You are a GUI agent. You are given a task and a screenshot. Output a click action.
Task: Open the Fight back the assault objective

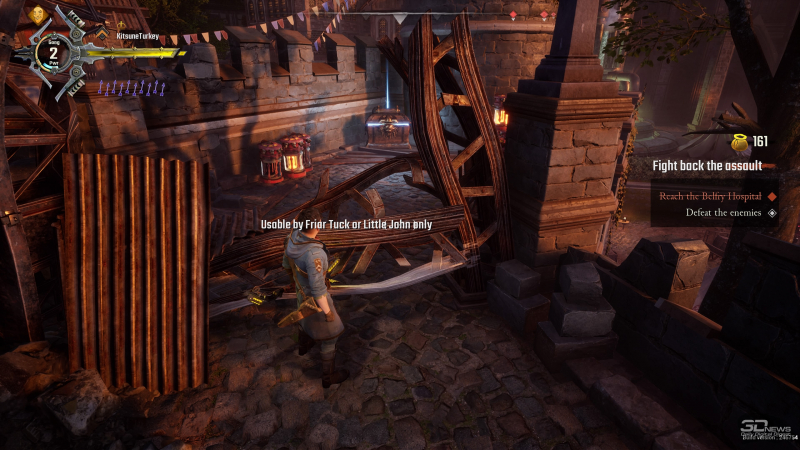click(x=707, y=165)
